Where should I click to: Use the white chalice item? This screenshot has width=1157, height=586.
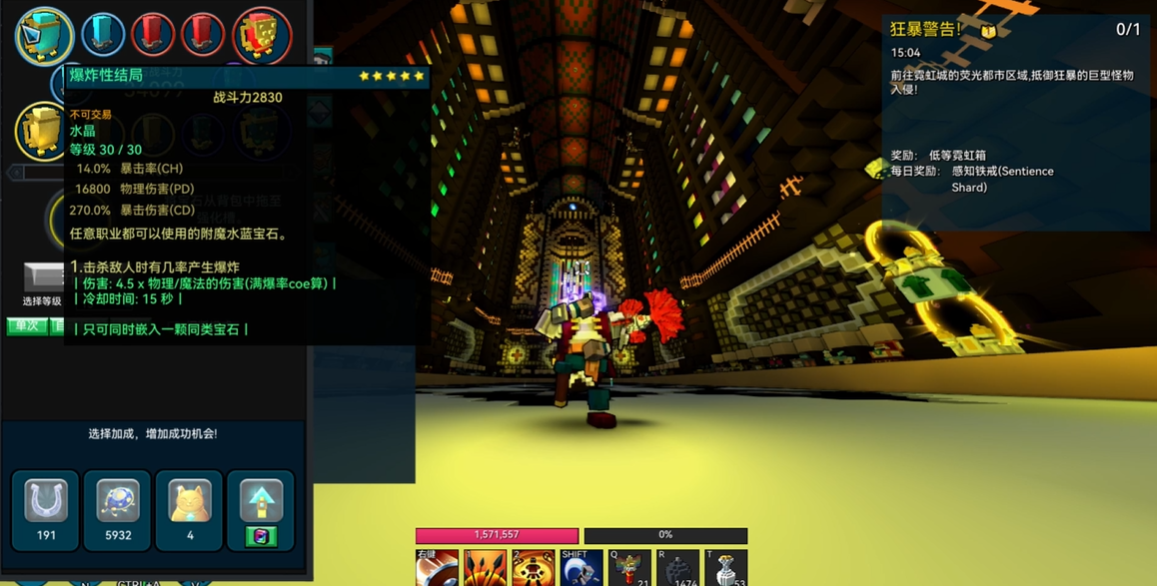point(726,569)
